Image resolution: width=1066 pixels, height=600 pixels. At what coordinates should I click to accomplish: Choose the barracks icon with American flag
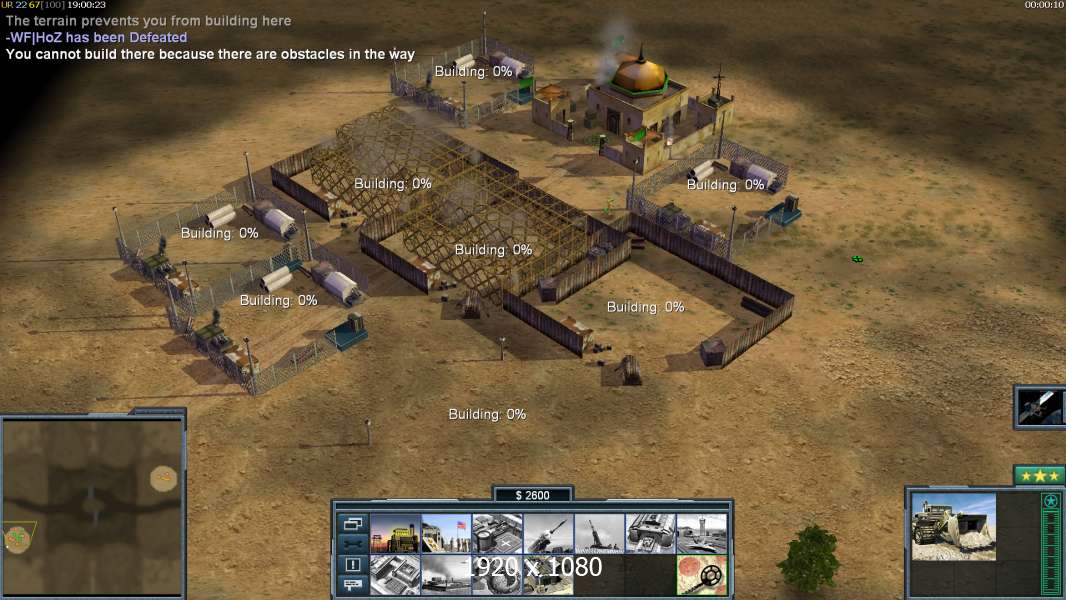point(446,534)
